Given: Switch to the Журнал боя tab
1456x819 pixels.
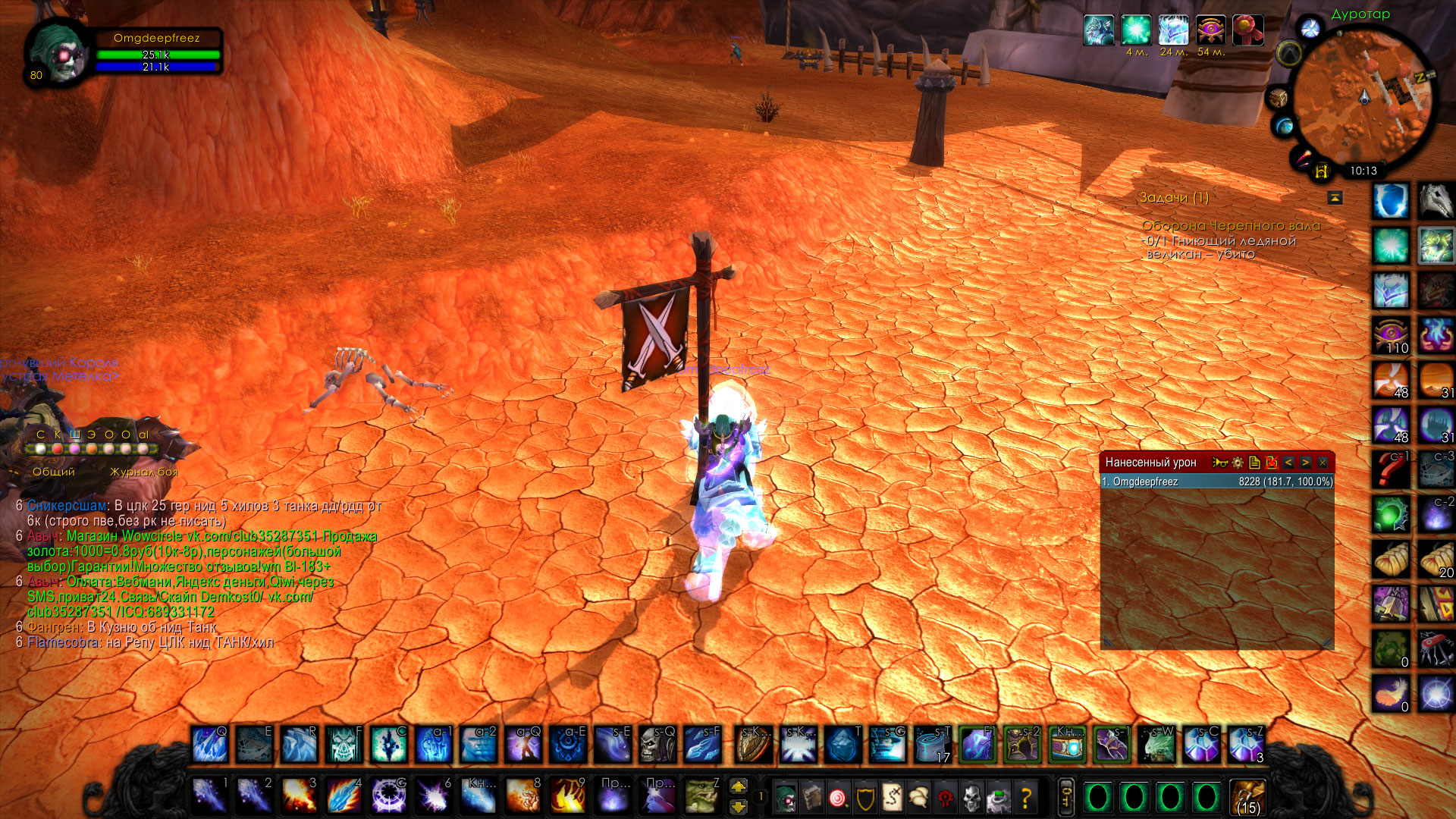Looking at the screenshot, I should (143, 472).
